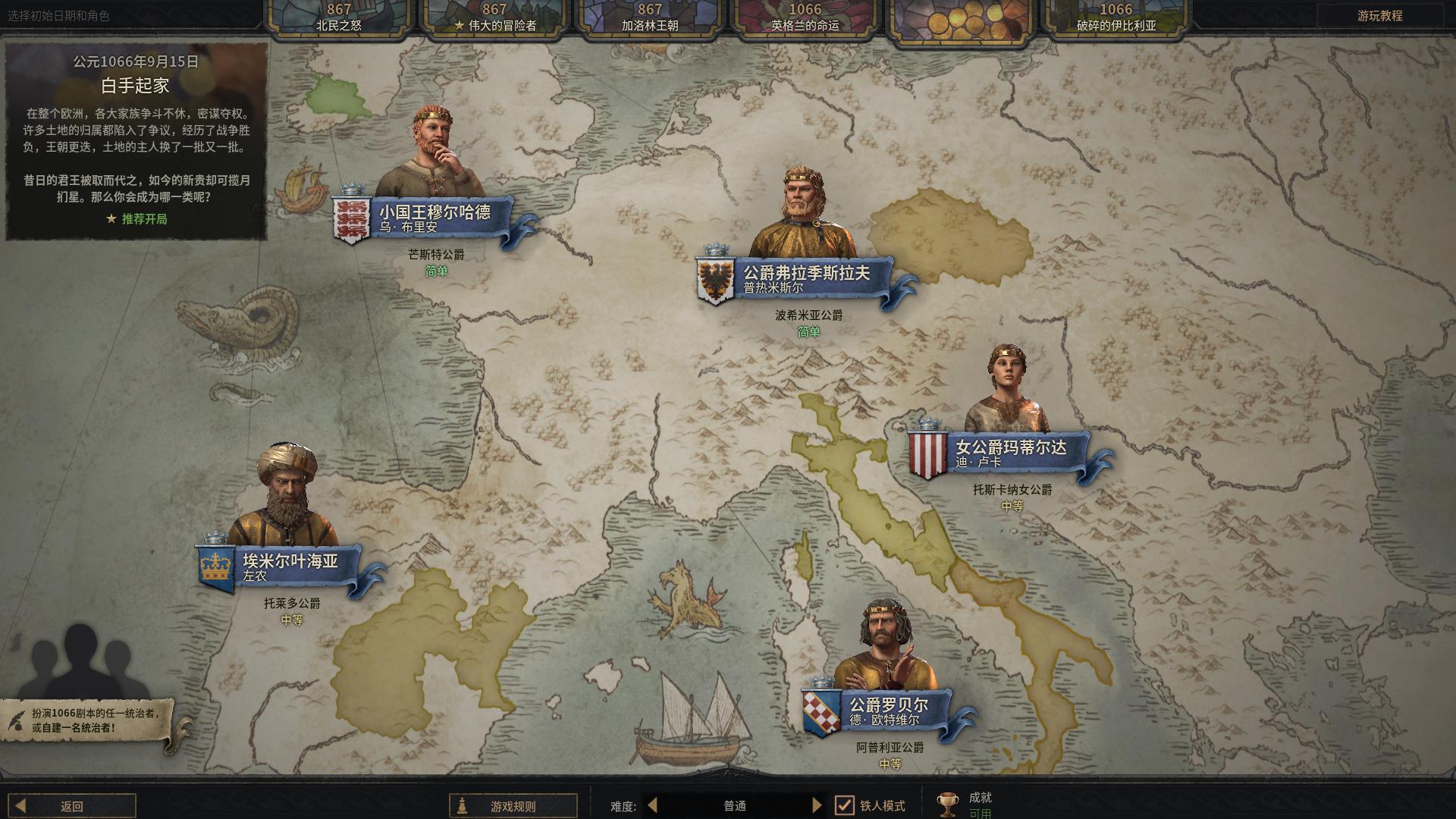Open the 游玩教程 tutorial

pyautogui.click(x=1379, y=16)
